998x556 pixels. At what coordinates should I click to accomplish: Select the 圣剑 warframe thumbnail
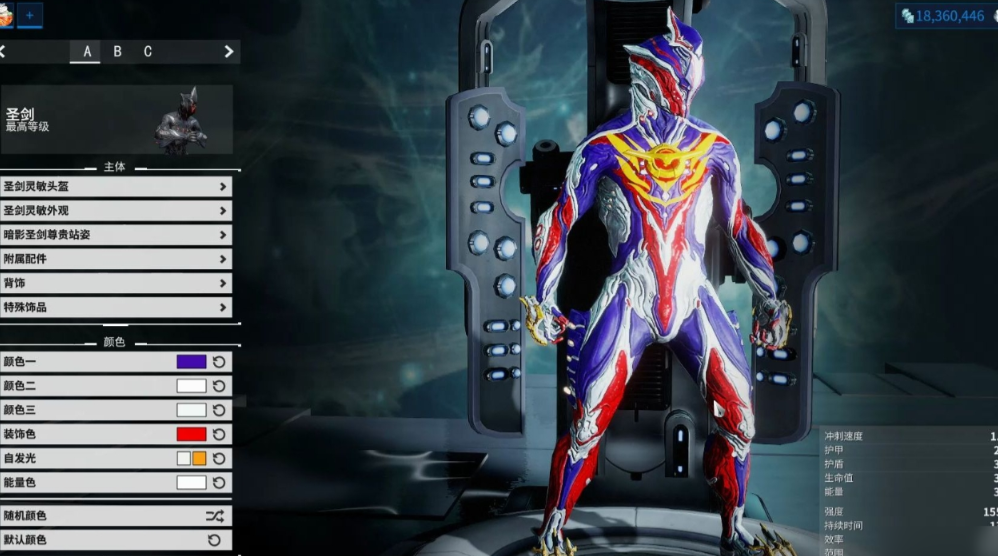181,119
